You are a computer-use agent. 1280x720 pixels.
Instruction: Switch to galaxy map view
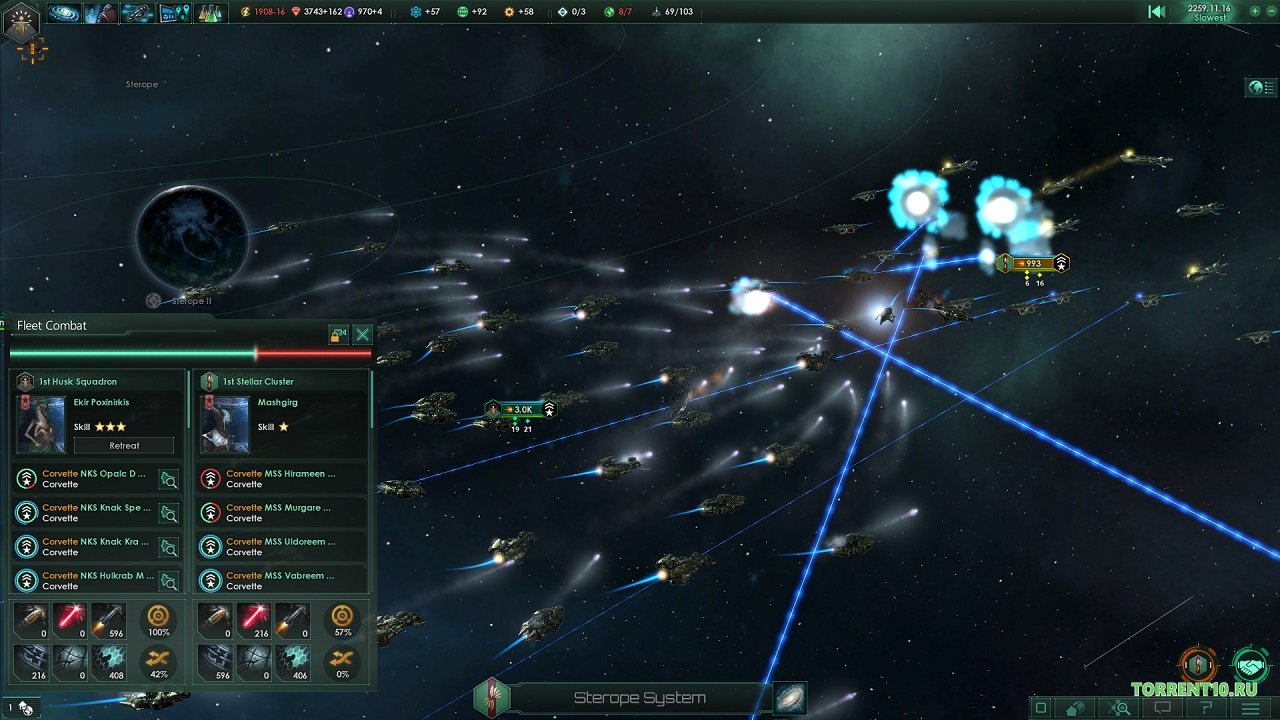789,698
